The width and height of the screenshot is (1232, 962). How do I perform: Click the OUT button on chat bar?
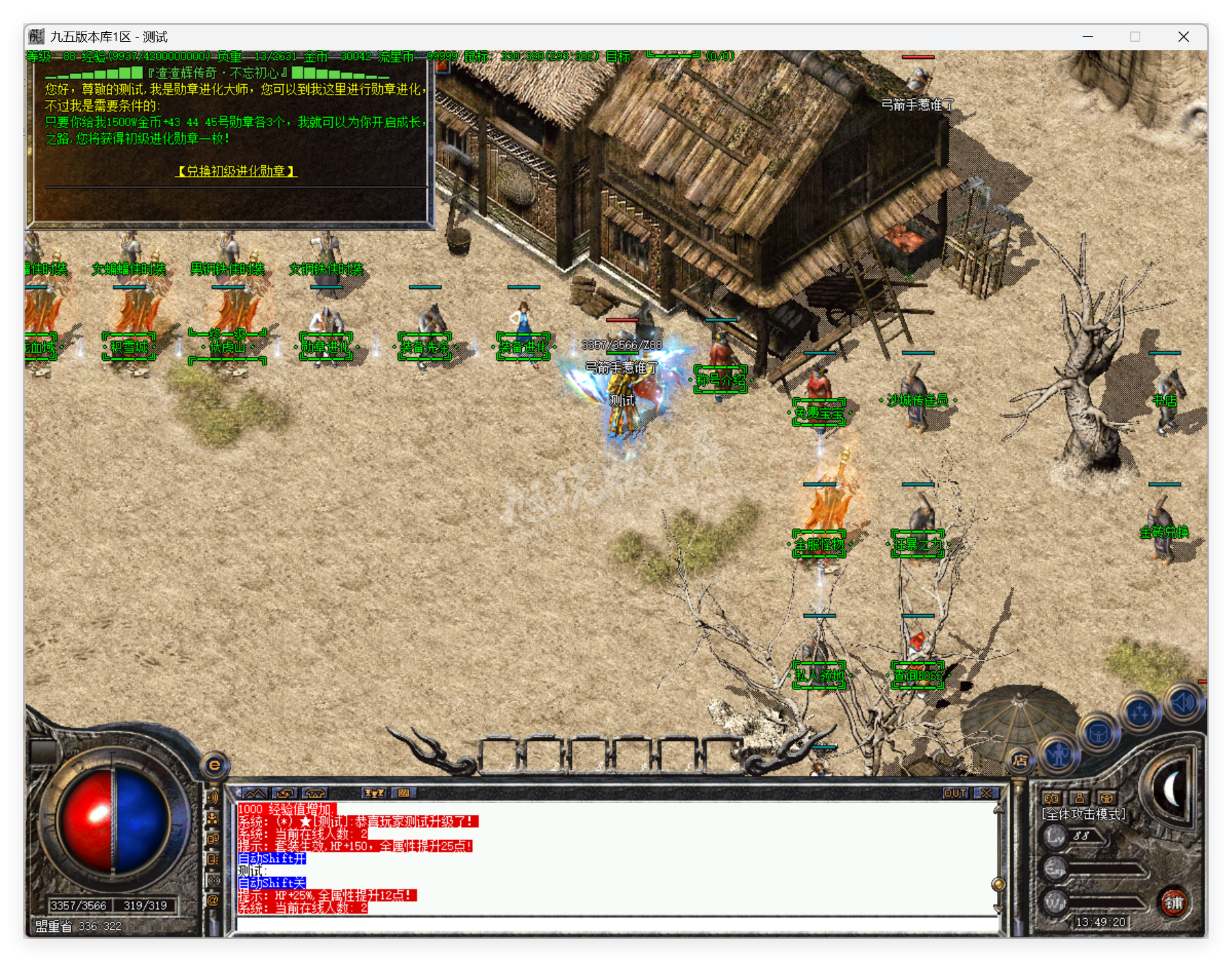click(955, 793)
